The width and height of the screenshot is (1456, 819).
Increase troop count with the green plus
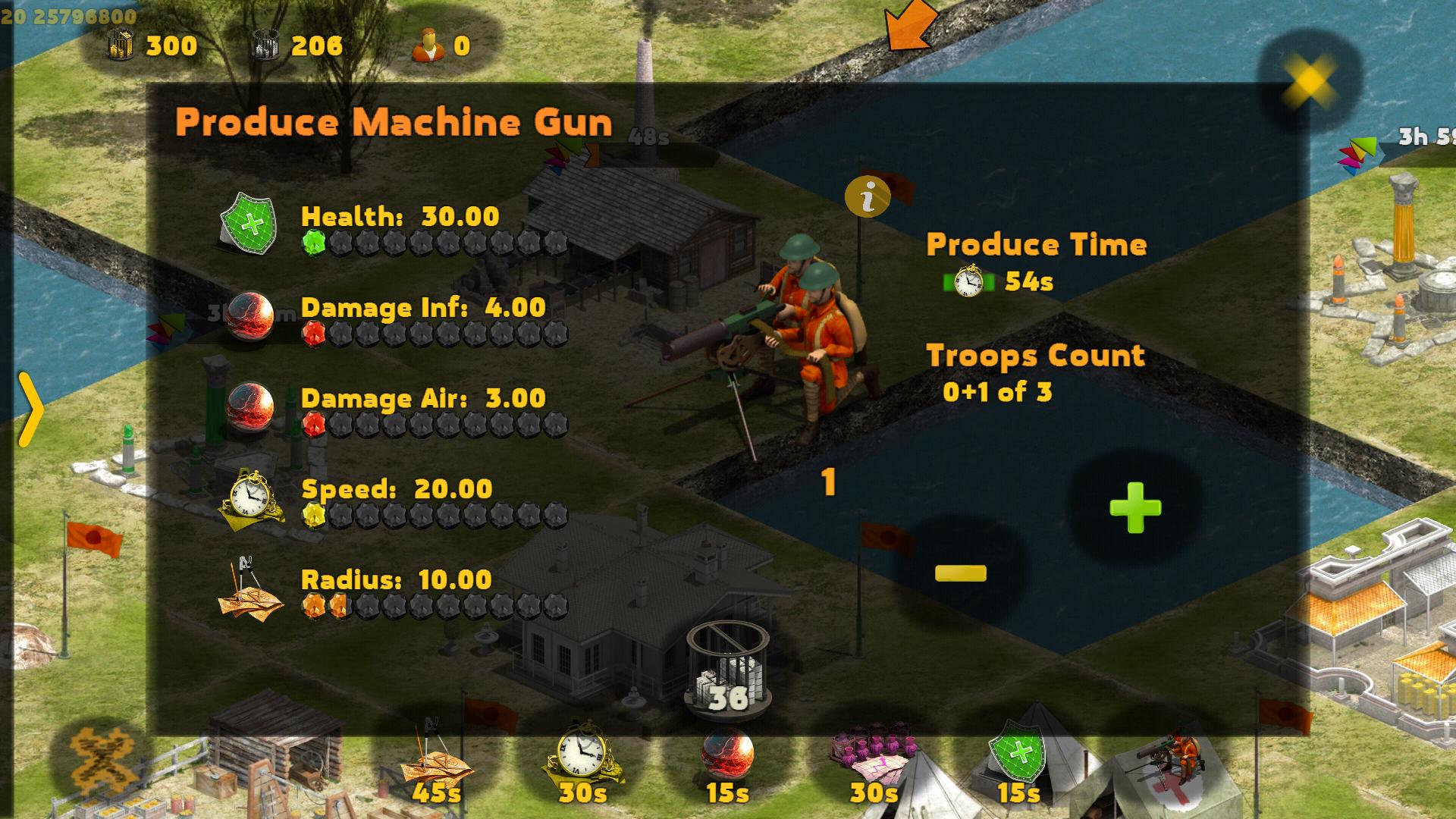[x=1134, y=507]
